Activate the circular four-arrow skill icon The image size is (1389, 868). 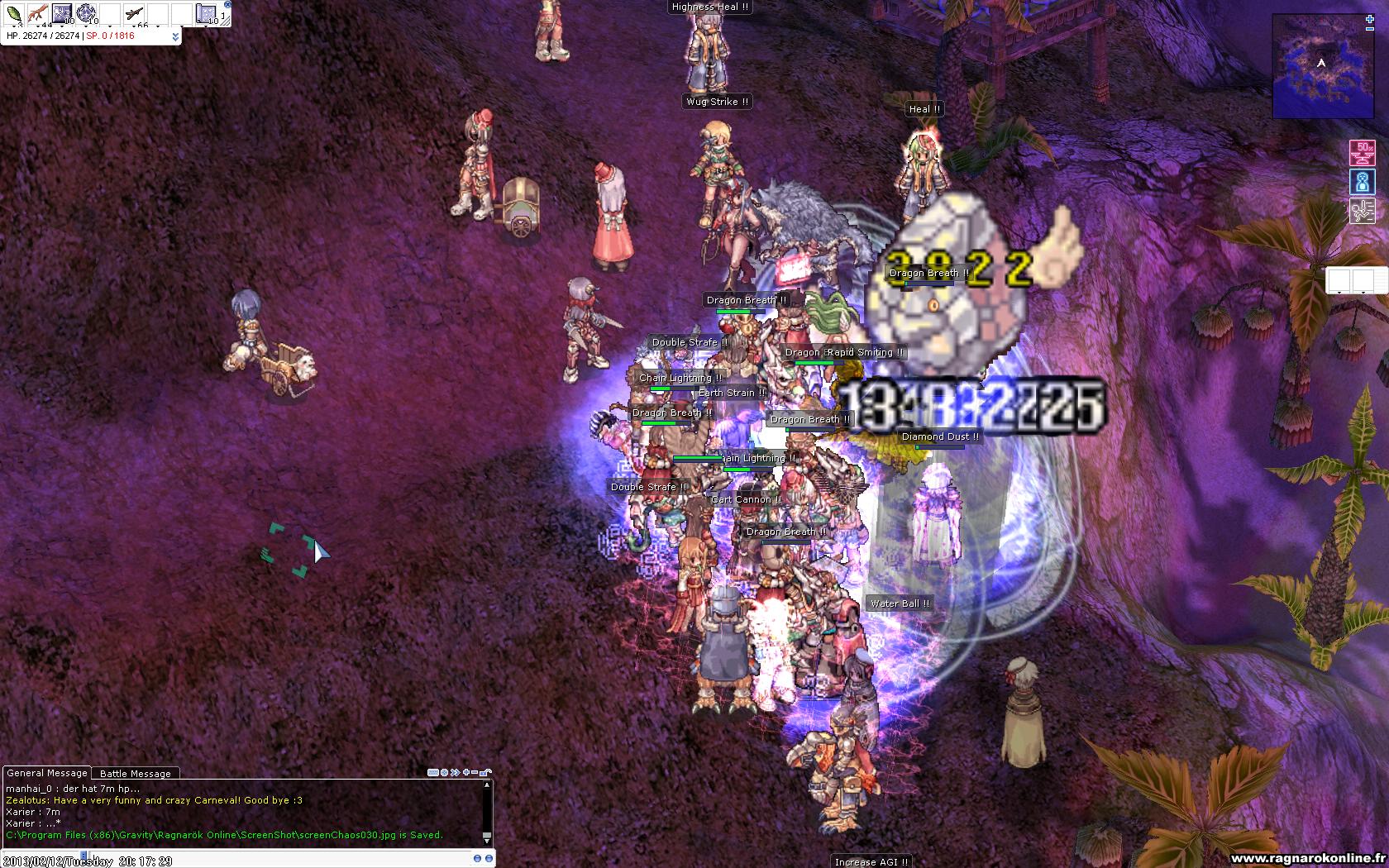coord(86,13)
